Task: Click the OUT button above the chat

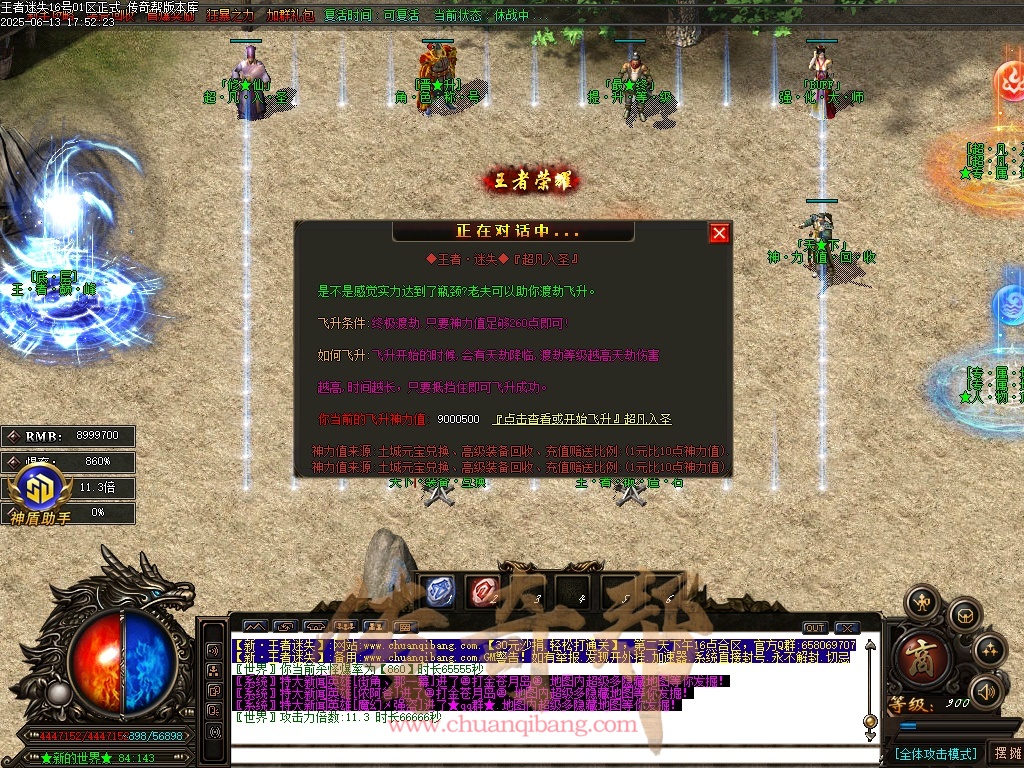Action: click(x=815, y=628)
